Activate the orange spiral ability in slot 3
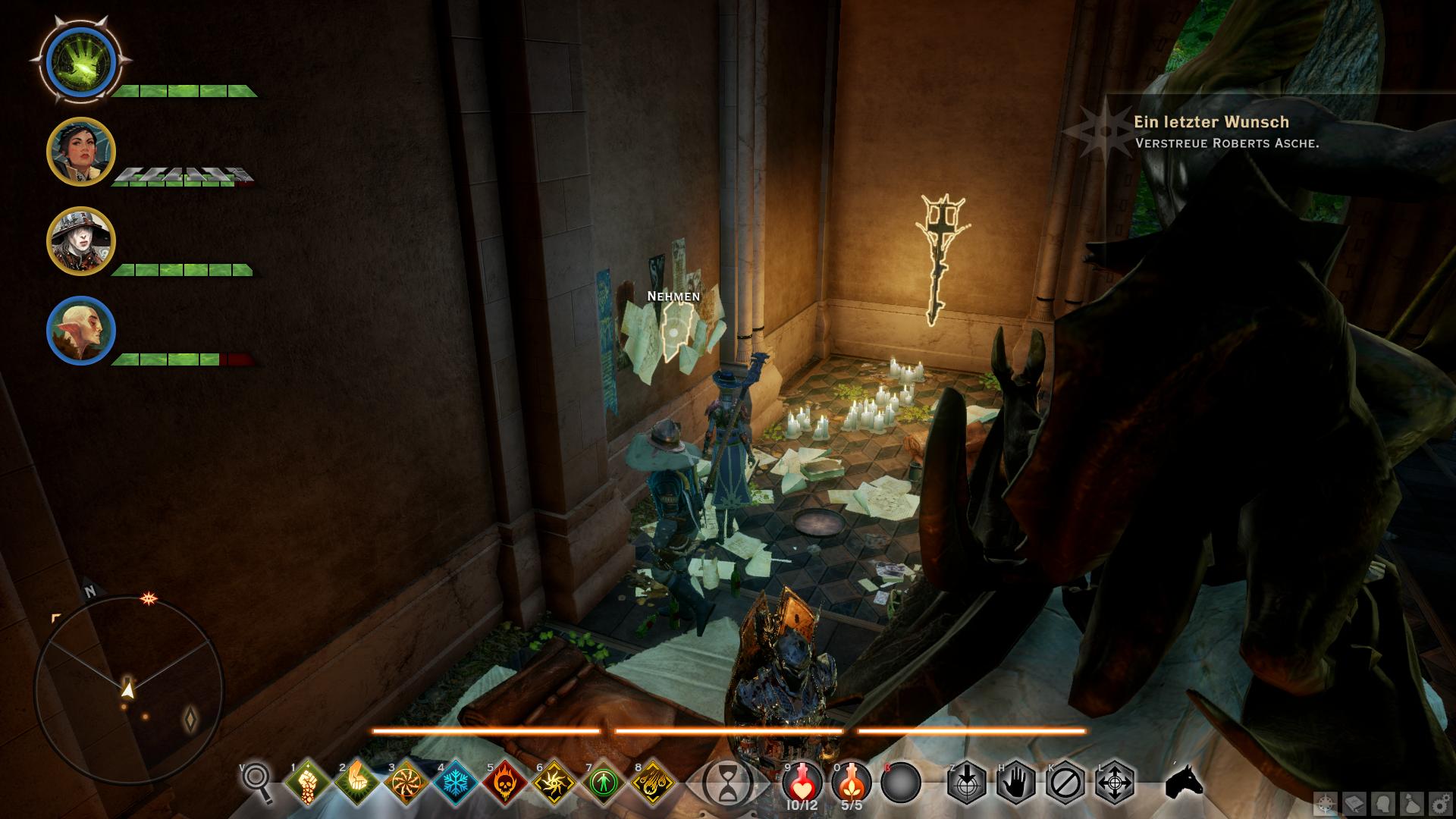 (x=405, y=781)
